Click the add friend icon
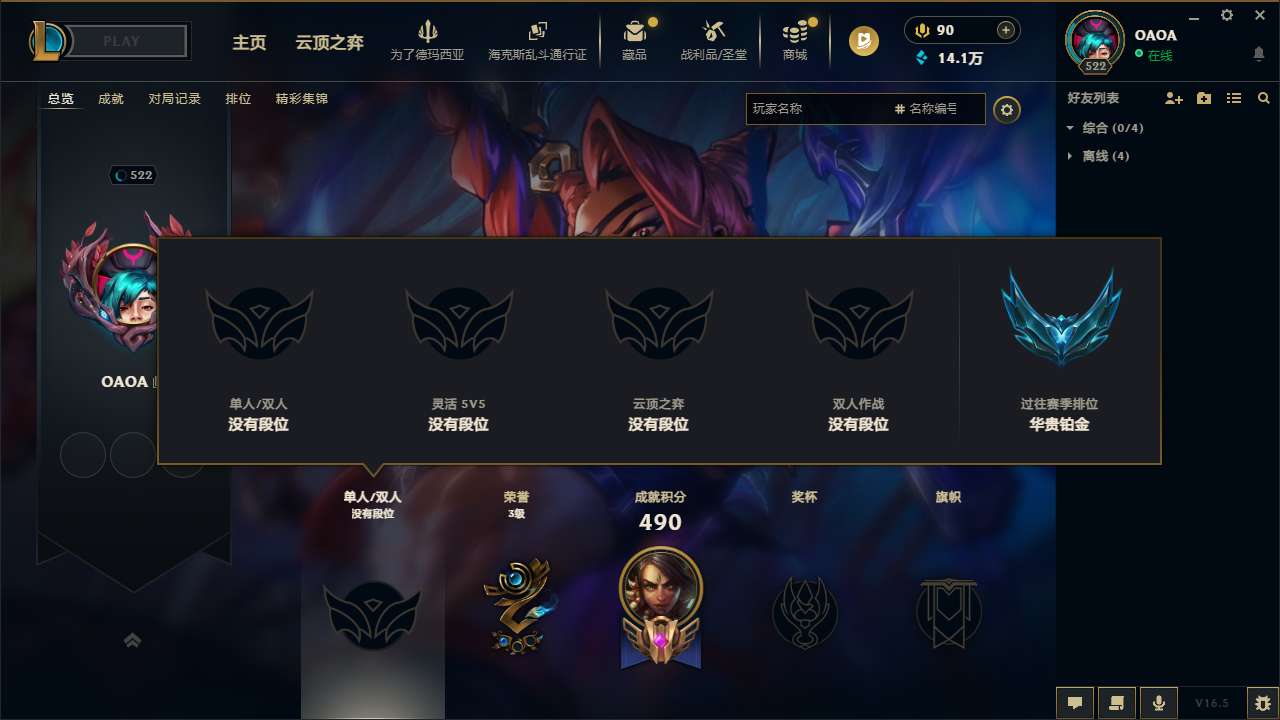The image size is (1280, 720). click(1172, 98)
